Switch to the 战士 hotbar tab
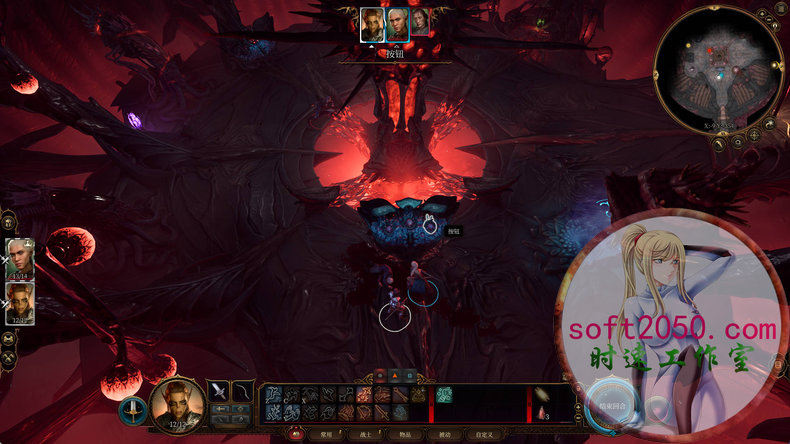This screenshot has width=790, height=444. (x=362, y=435)
